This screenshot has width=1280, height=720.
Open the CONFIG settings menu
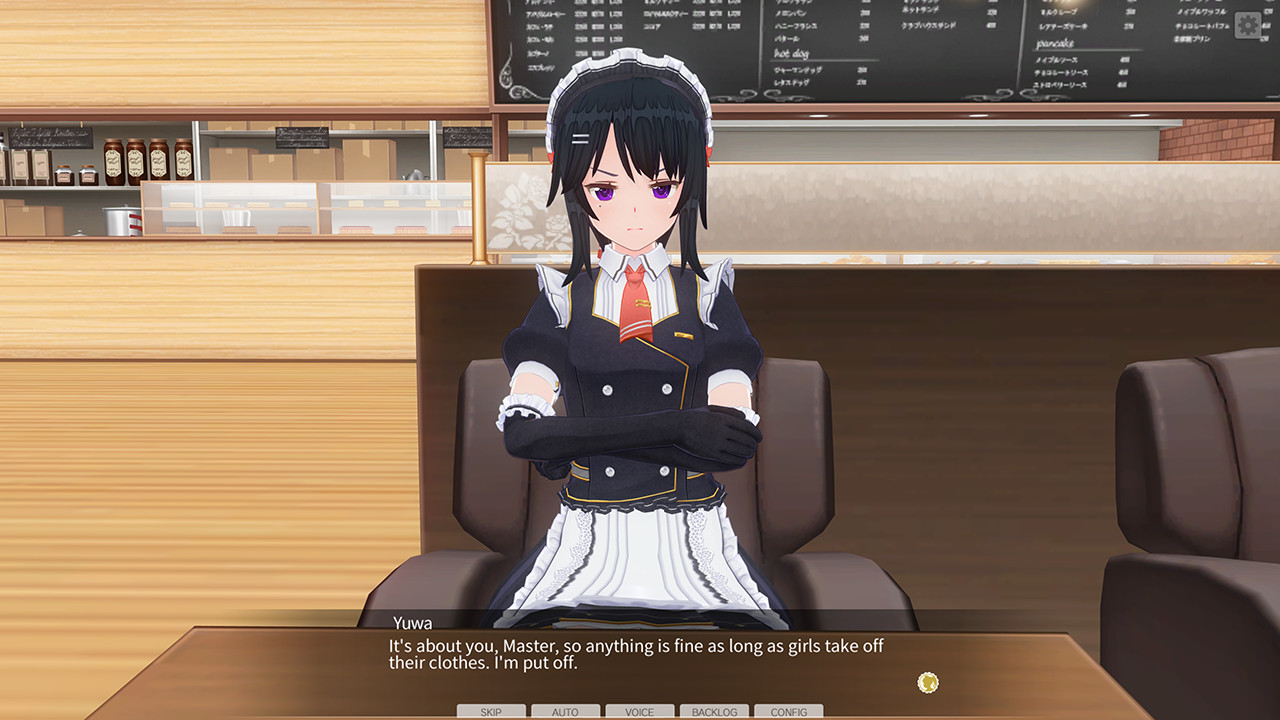tap(789, 712)
